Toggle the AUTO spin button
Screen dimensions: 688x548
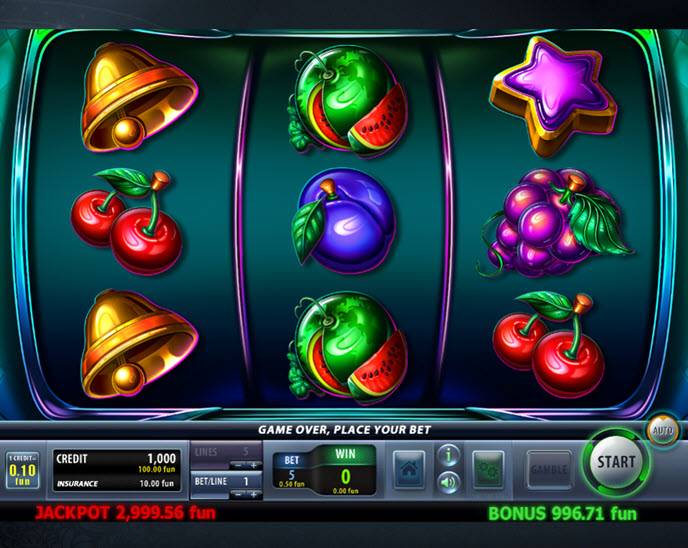coord(661,431)
